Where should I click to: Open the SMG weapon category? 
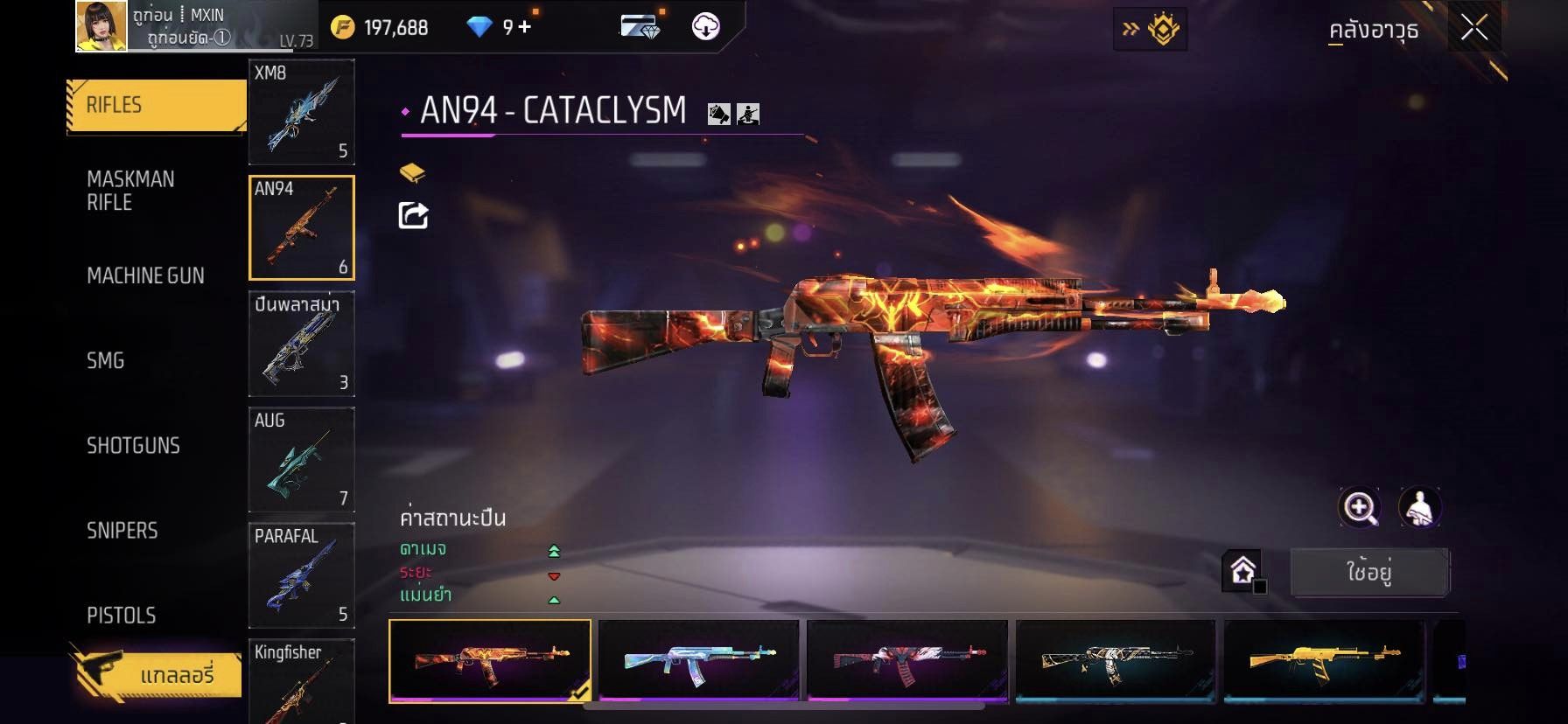[106, 360]
